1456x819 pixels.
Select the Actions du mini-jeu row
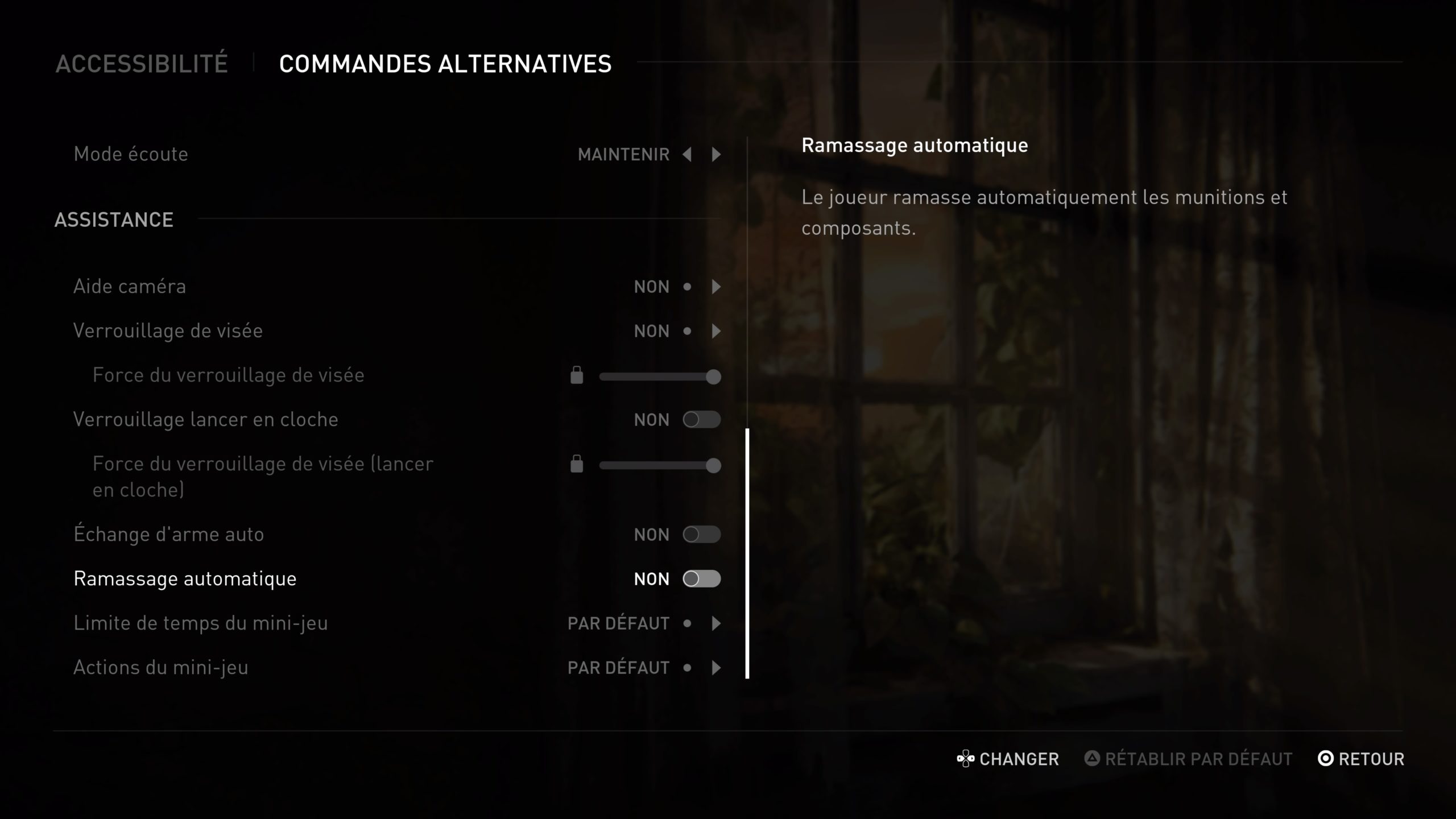pos(161,668)
